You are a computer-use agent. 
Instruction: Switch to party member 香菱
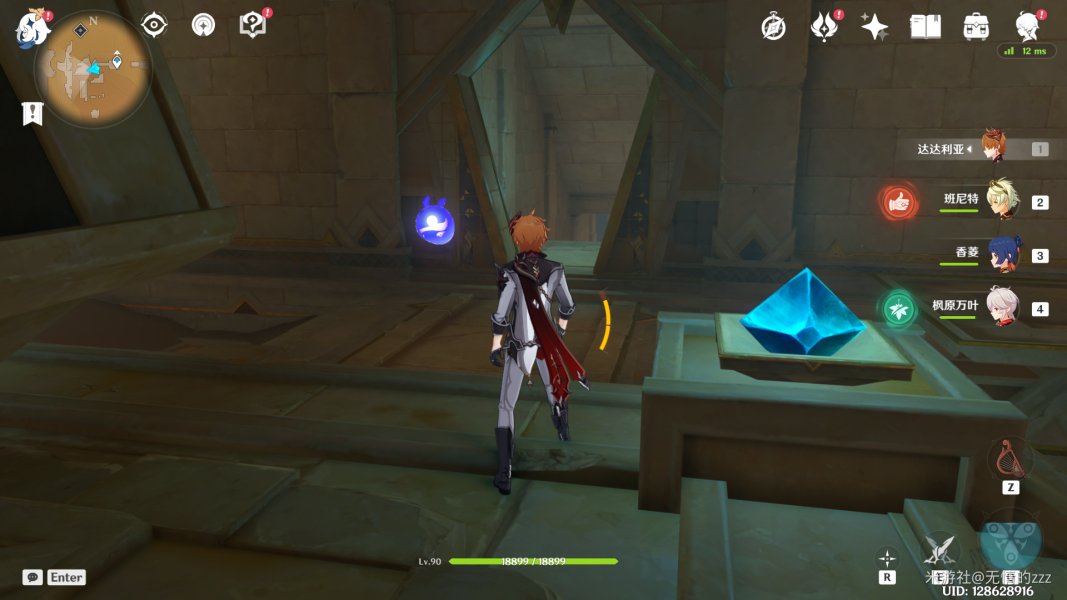coord(1002,254)
